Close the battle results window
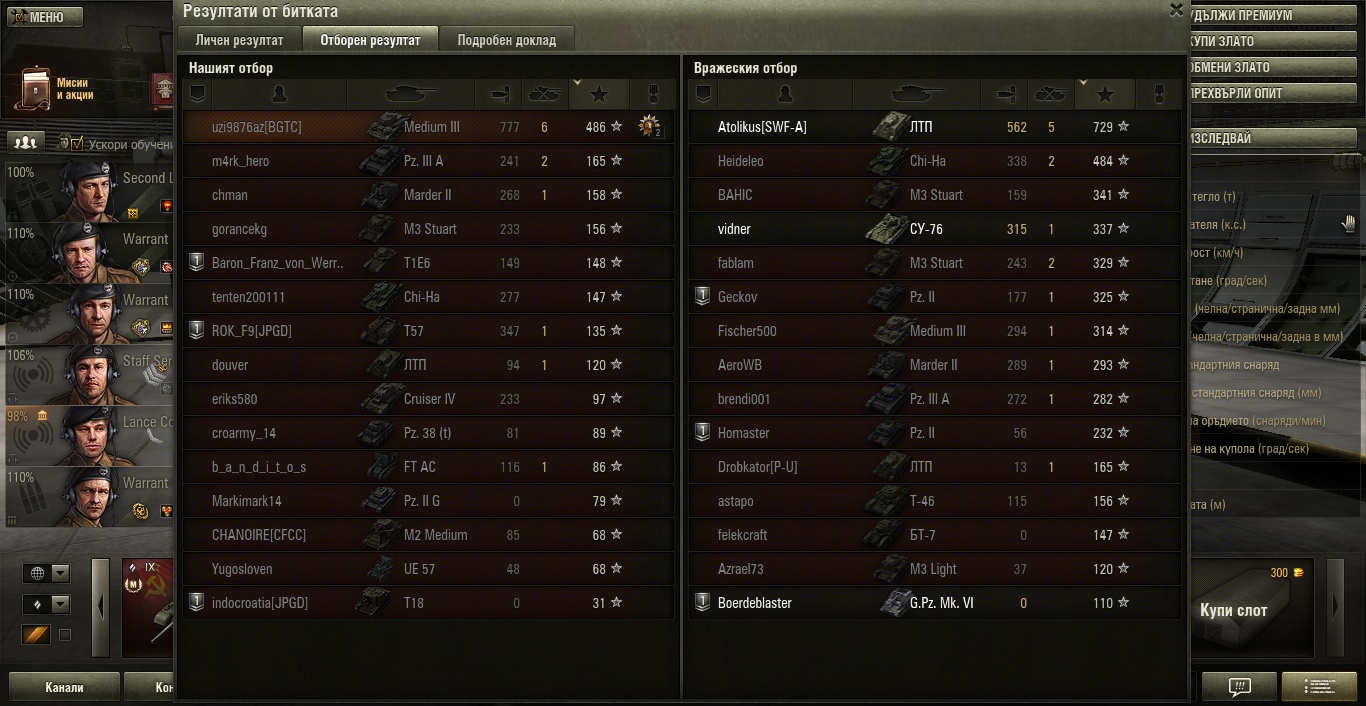The image size is (1366, 706). pos(1176,10)
